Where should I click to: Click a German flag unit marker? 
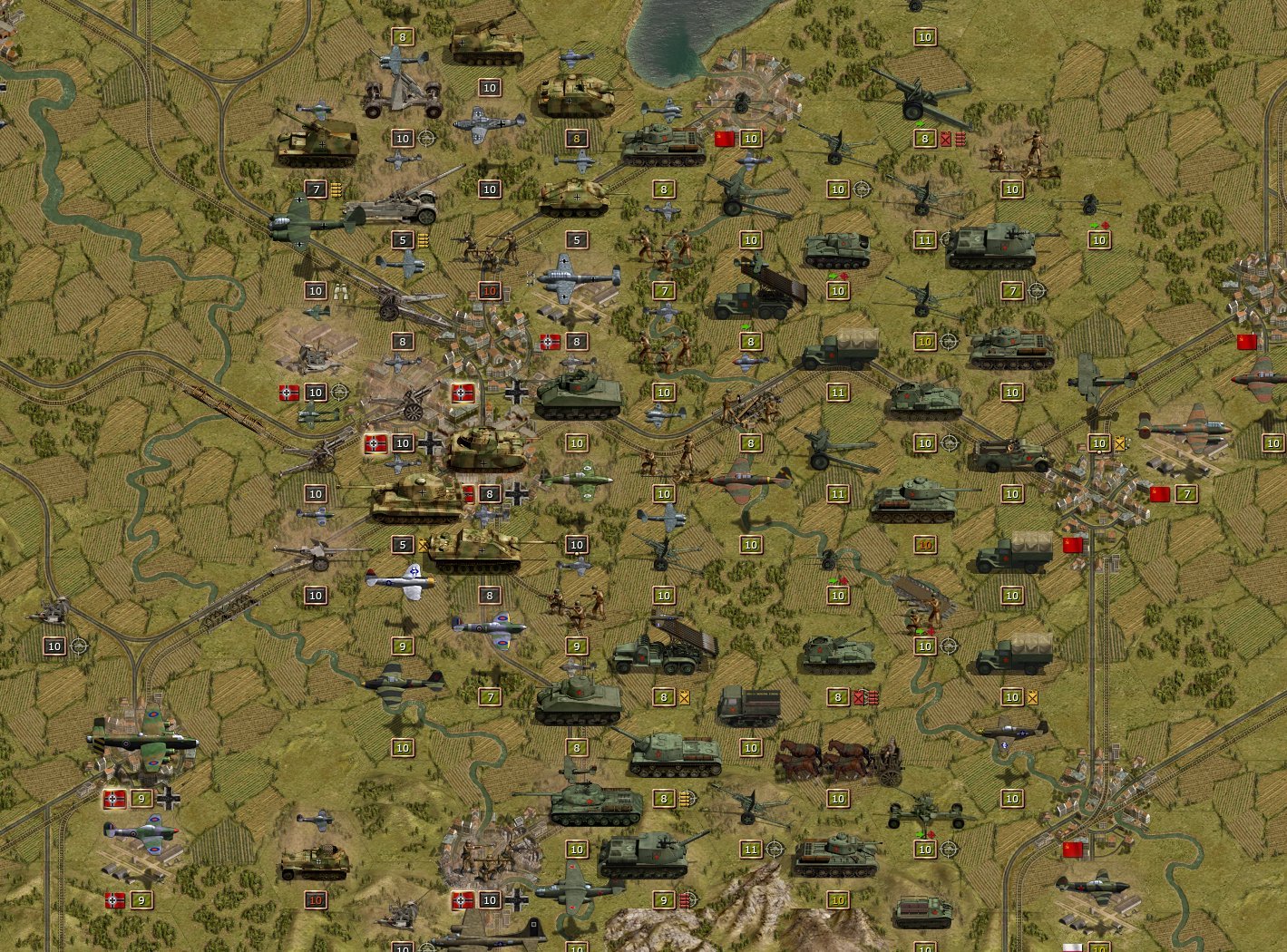[288, 393]
